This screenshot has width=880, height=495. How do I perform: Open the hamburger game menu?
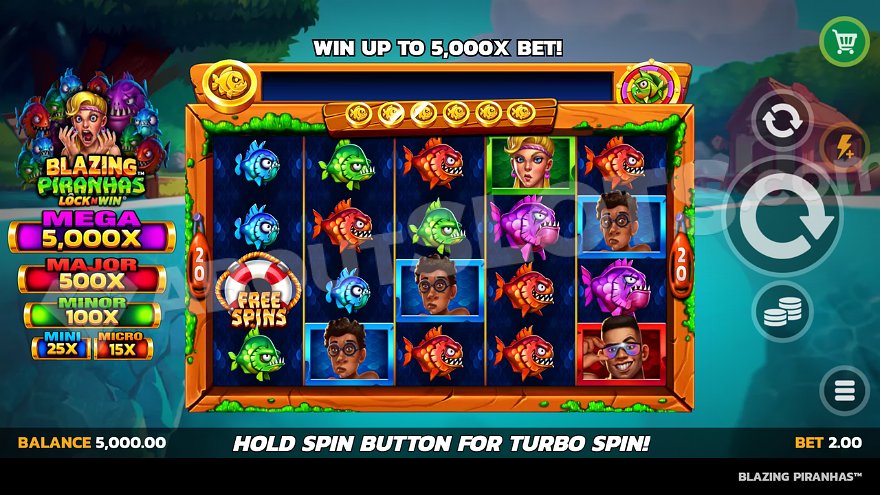tap(844, 389)
